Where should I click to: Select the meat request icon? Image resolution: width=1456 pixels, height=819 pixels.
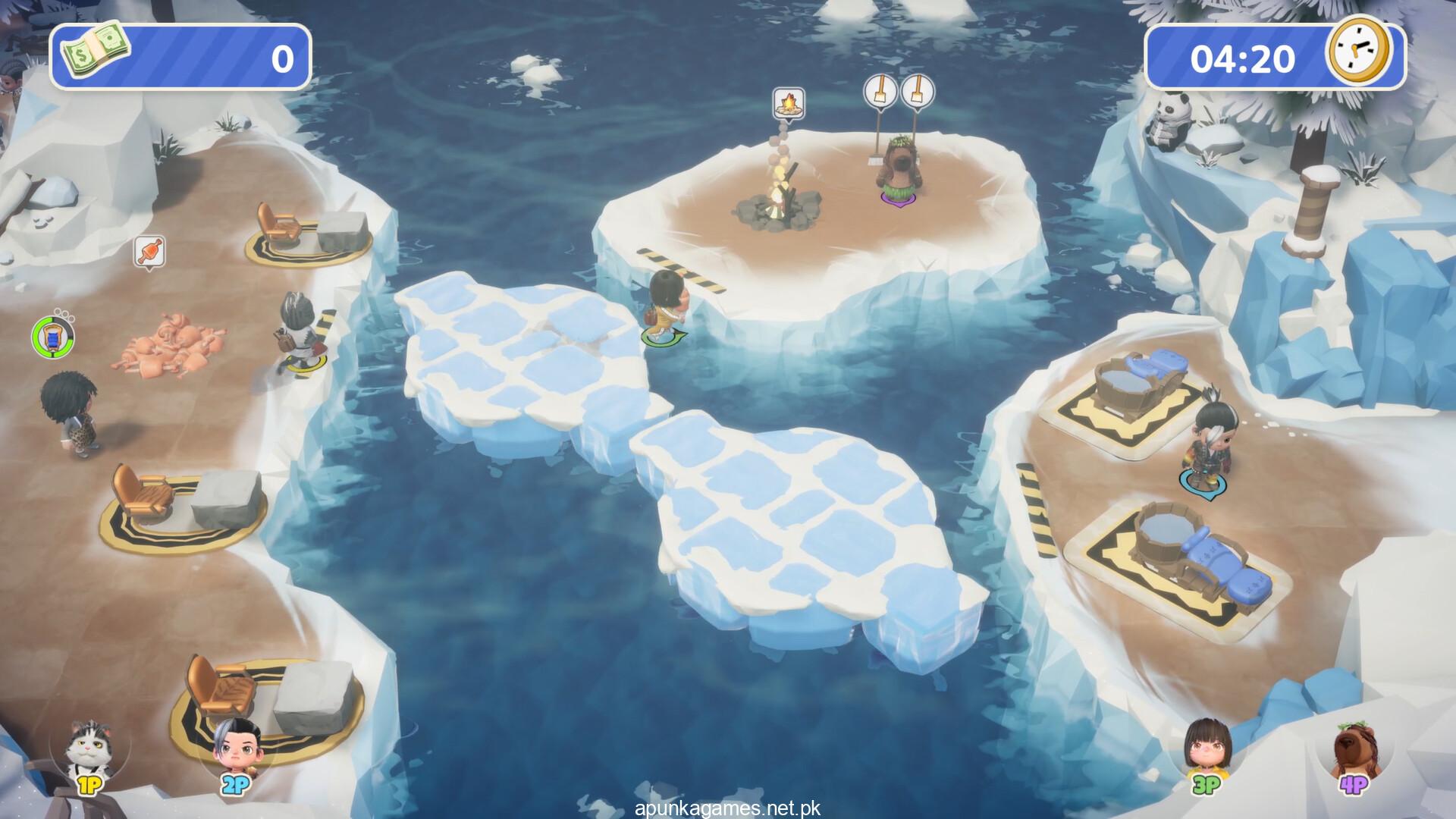(x=149, y=251)
